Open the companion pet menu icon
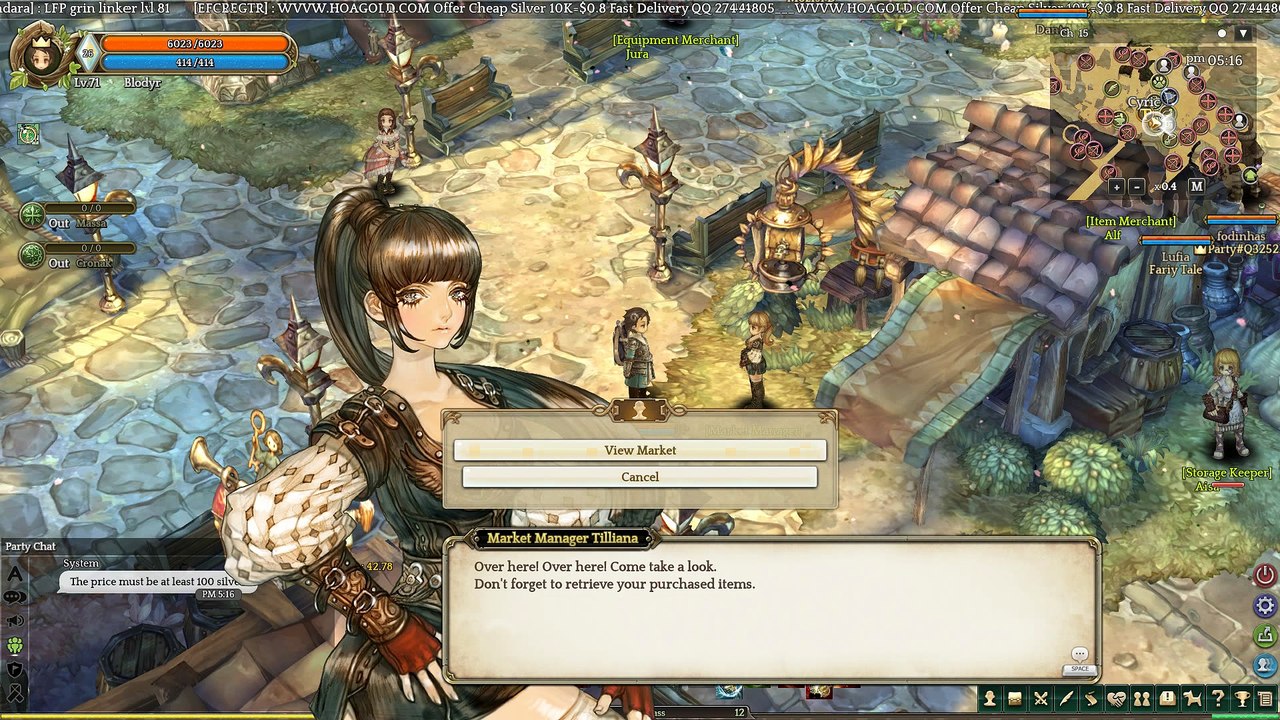The width and height of the screenshot is (1280, 720). click(1192, 699)
